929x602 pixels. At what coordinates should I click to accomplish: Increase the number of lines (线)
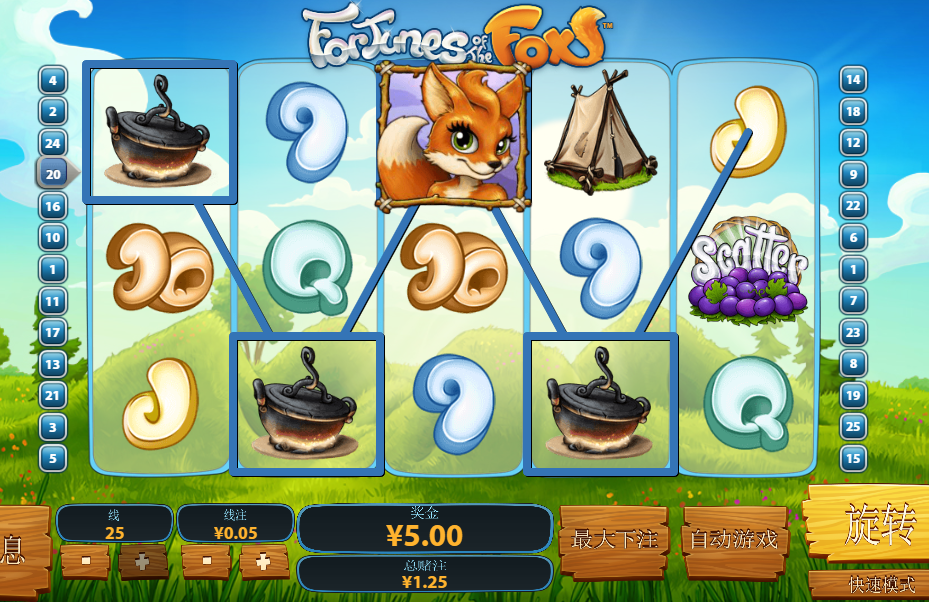pos(143,561)
